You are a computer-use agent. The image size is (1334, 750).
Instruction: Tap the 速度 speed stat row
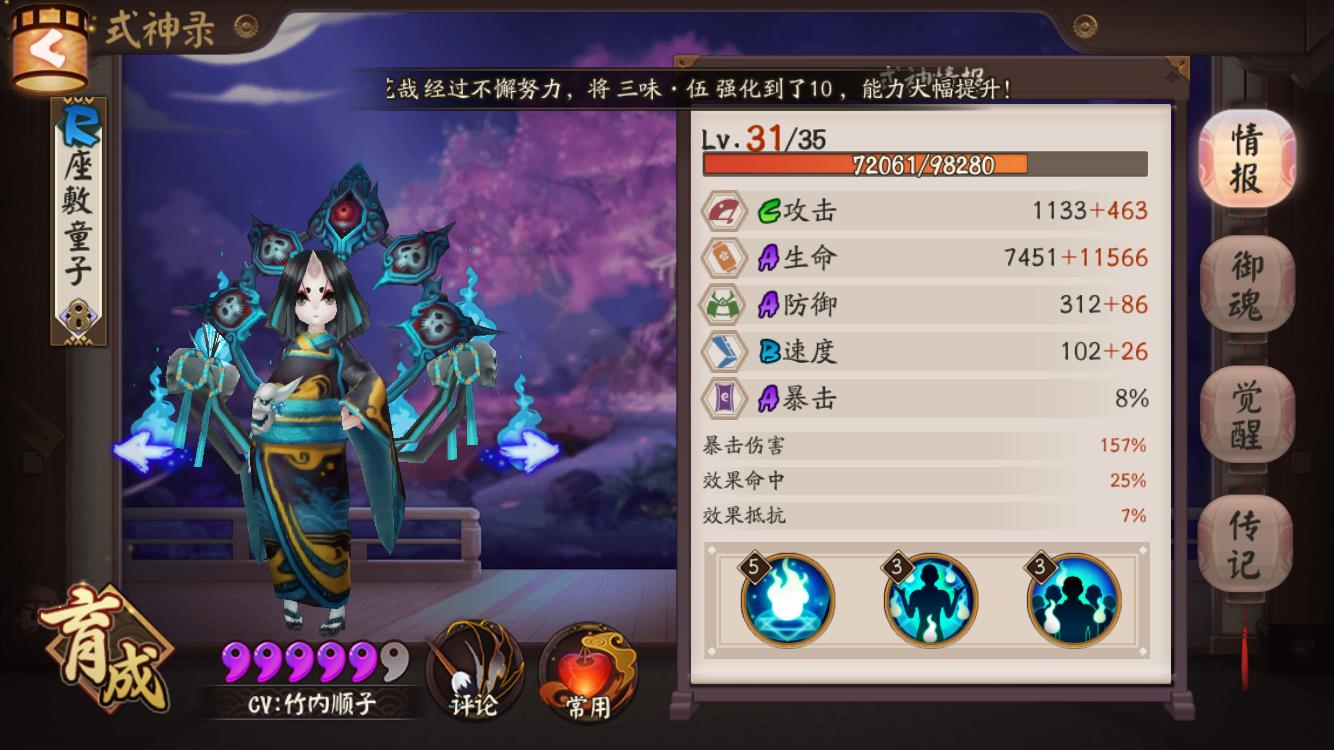[925, 351]
